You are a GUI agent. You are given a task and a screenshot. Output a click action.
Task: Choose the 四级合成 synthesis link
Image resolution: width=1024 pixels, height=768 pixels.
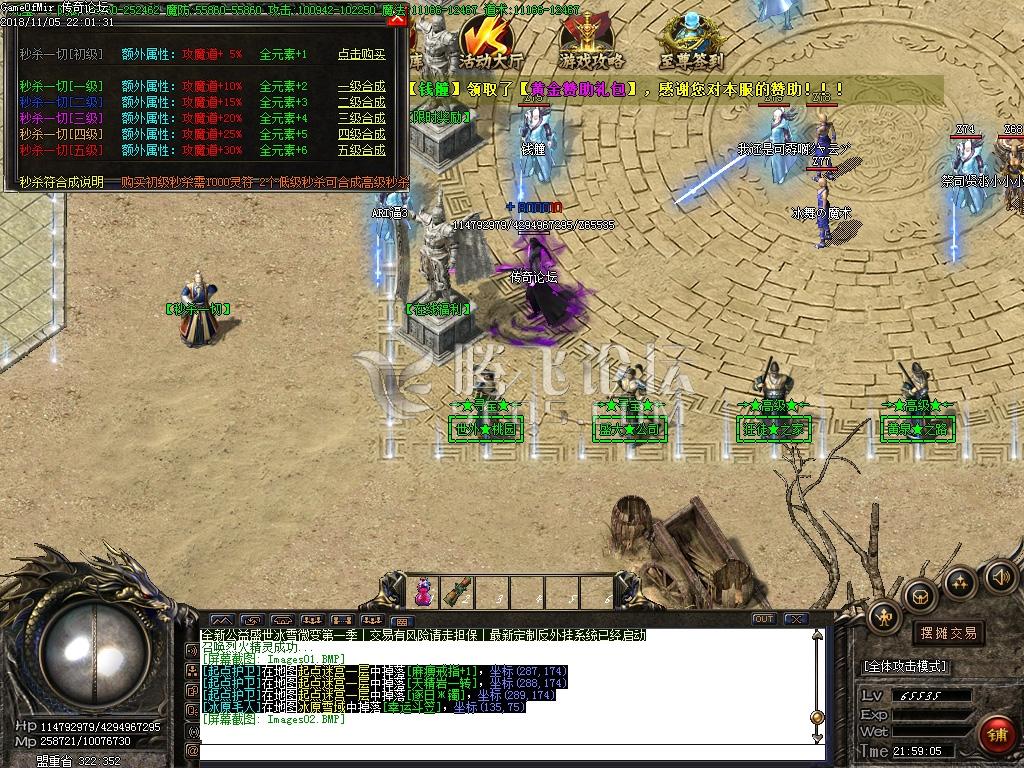coord(361,134)
